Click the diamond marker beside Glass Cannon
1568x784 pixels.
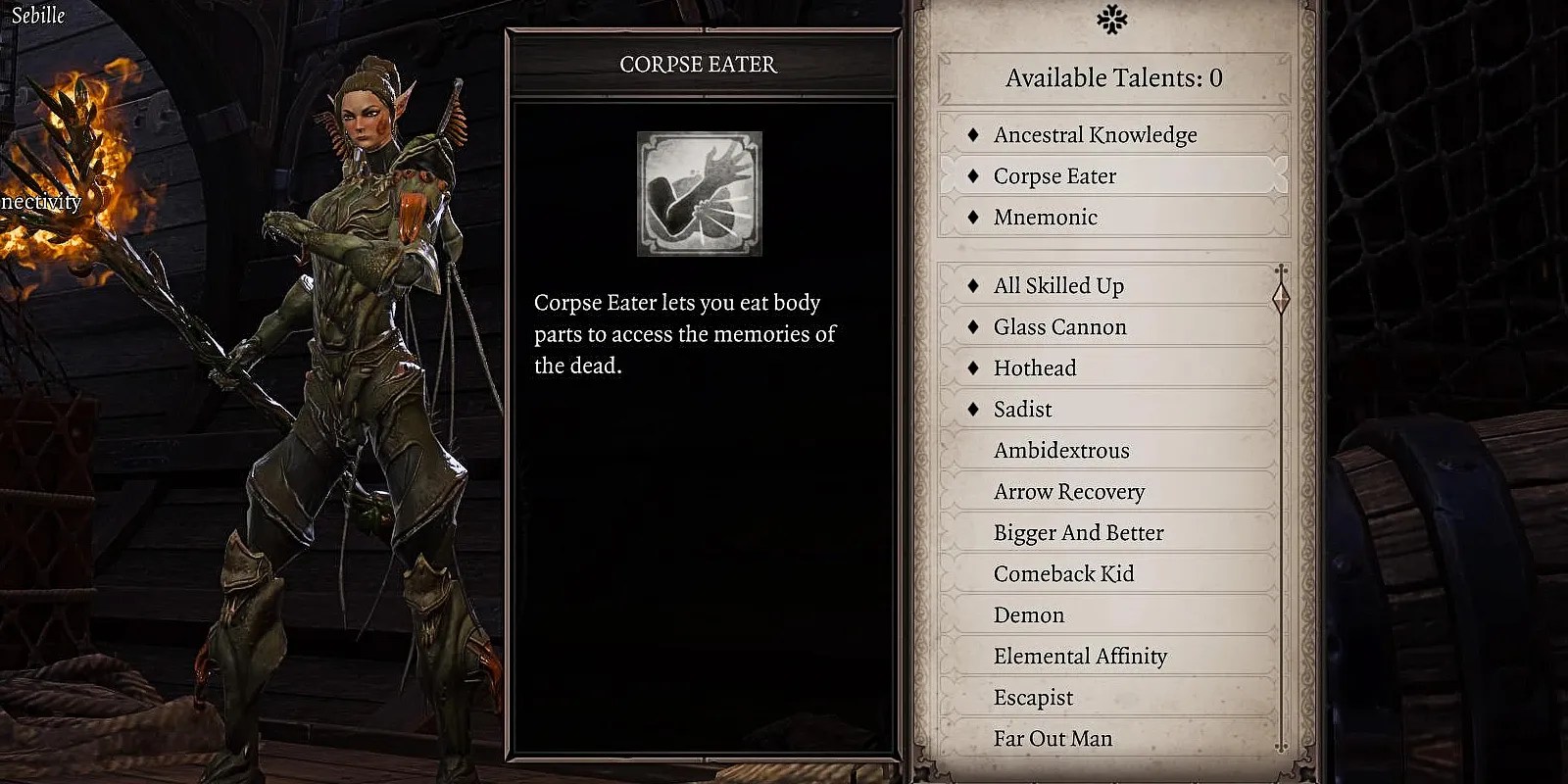pyautogui.click(x=972, y=327)
